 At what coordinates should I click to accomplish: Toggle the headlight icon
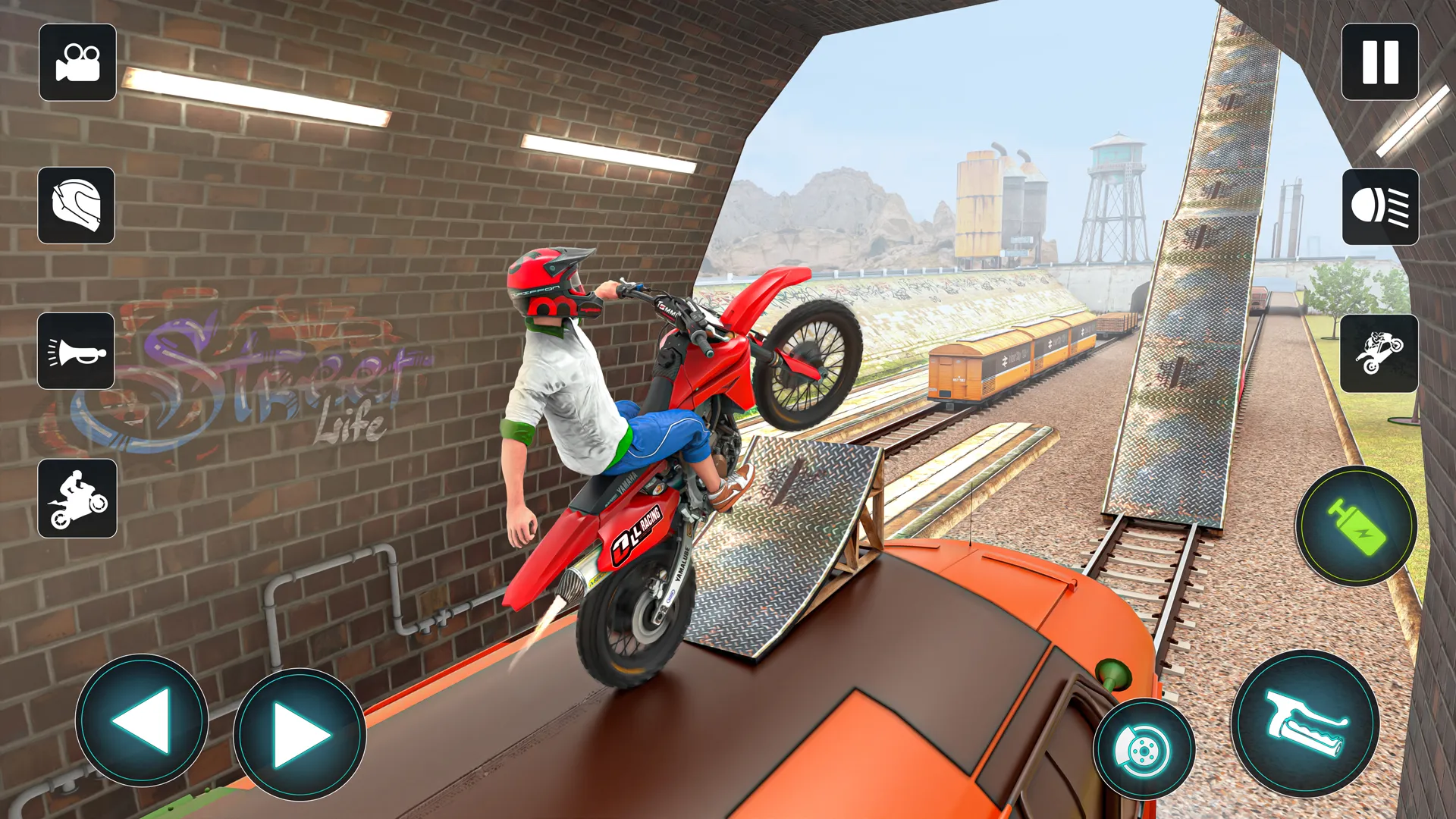click(1380, 206)
